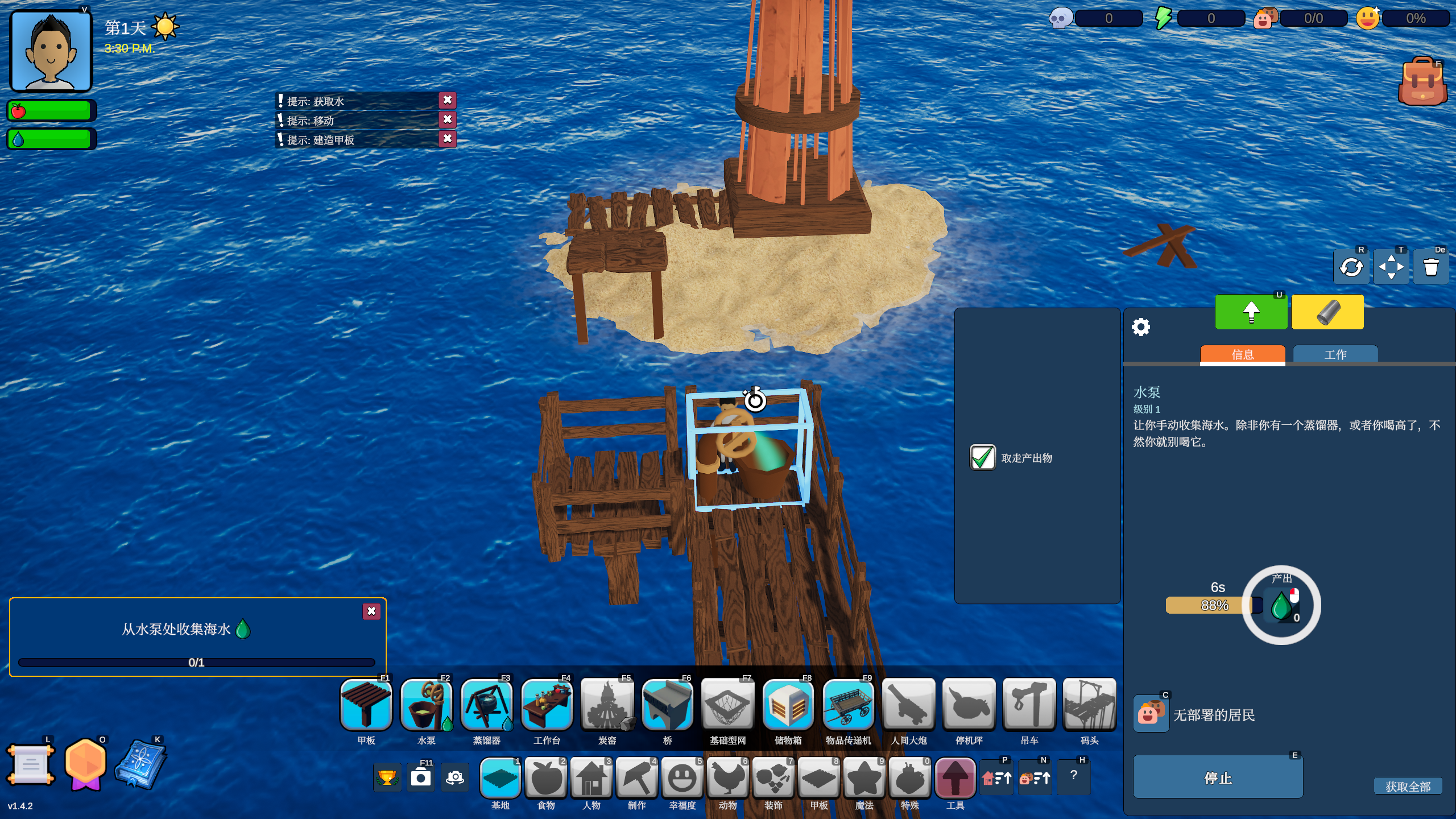Viewport: 1456px width, 819px height.
Task: Click the green upgrade arrow button
Action: coord(1251,312)
